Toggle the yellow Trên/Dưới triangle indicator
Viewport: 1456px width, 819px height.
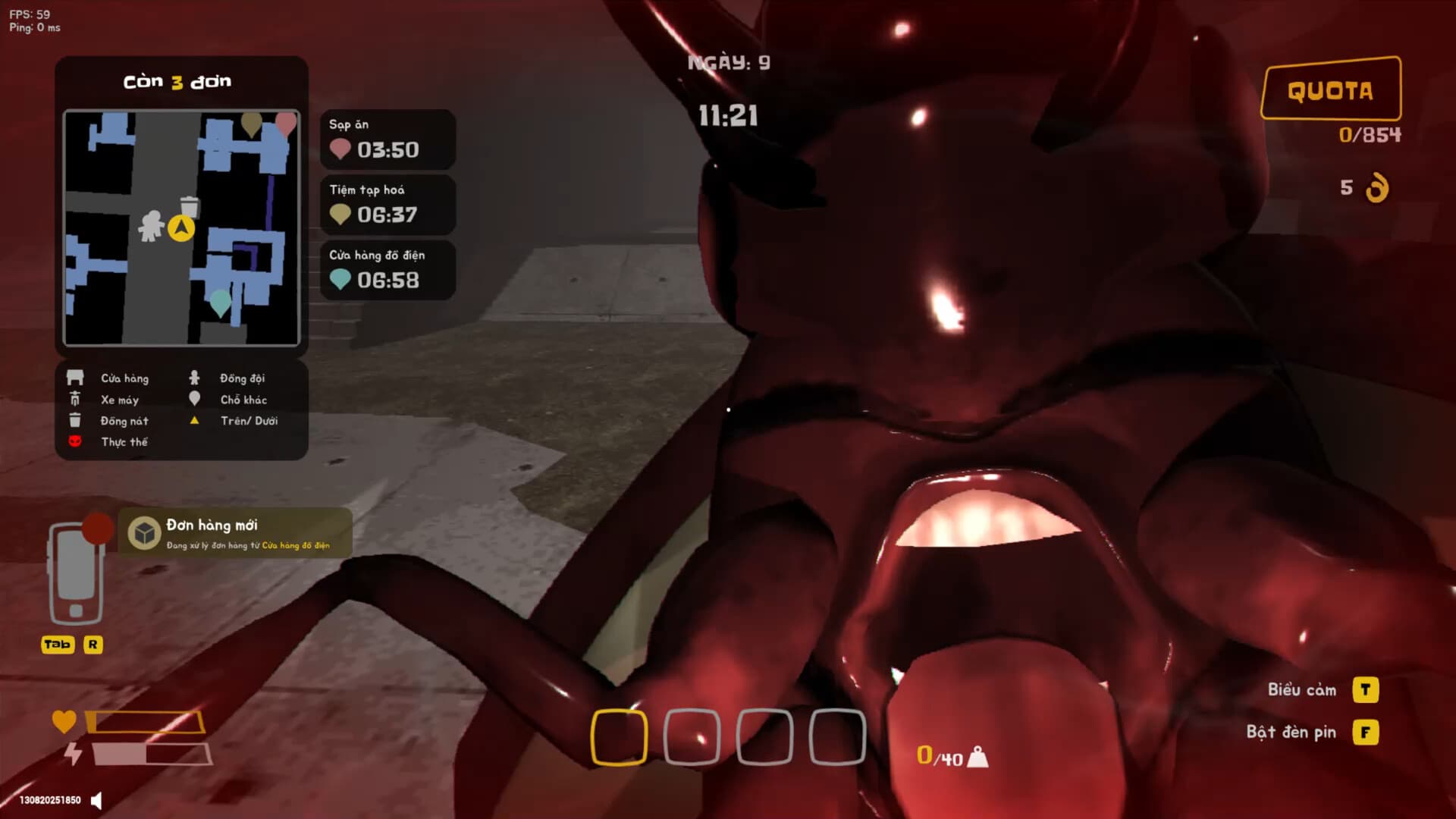194,421
